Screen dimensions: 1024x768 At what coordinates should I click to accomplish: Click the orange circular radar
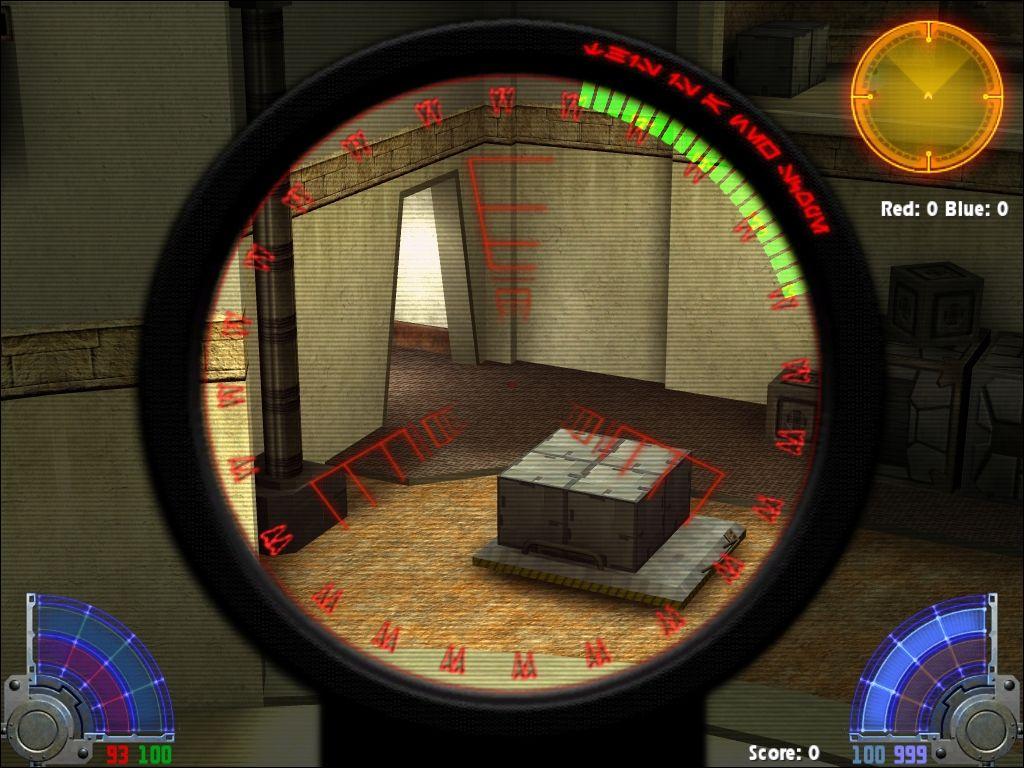927,96
